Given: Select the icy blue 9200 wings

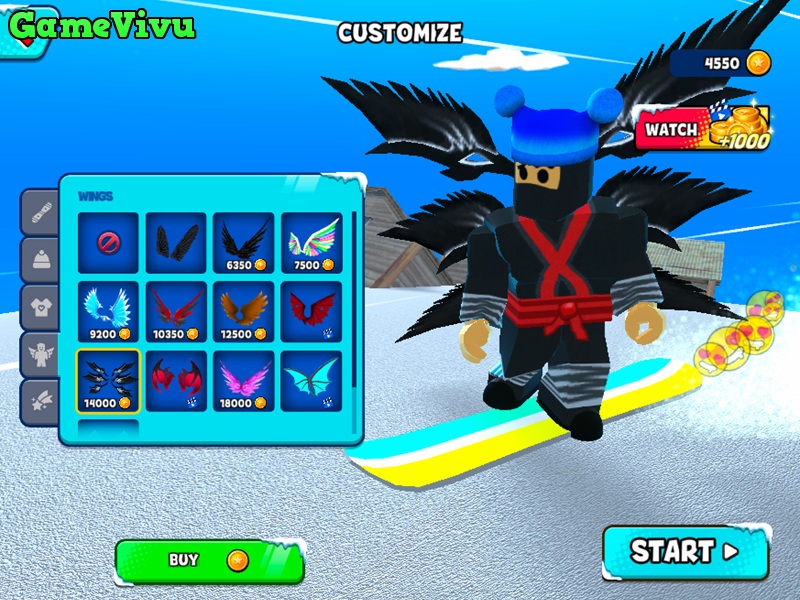Looking at the screenshot, I should point(109,311).
